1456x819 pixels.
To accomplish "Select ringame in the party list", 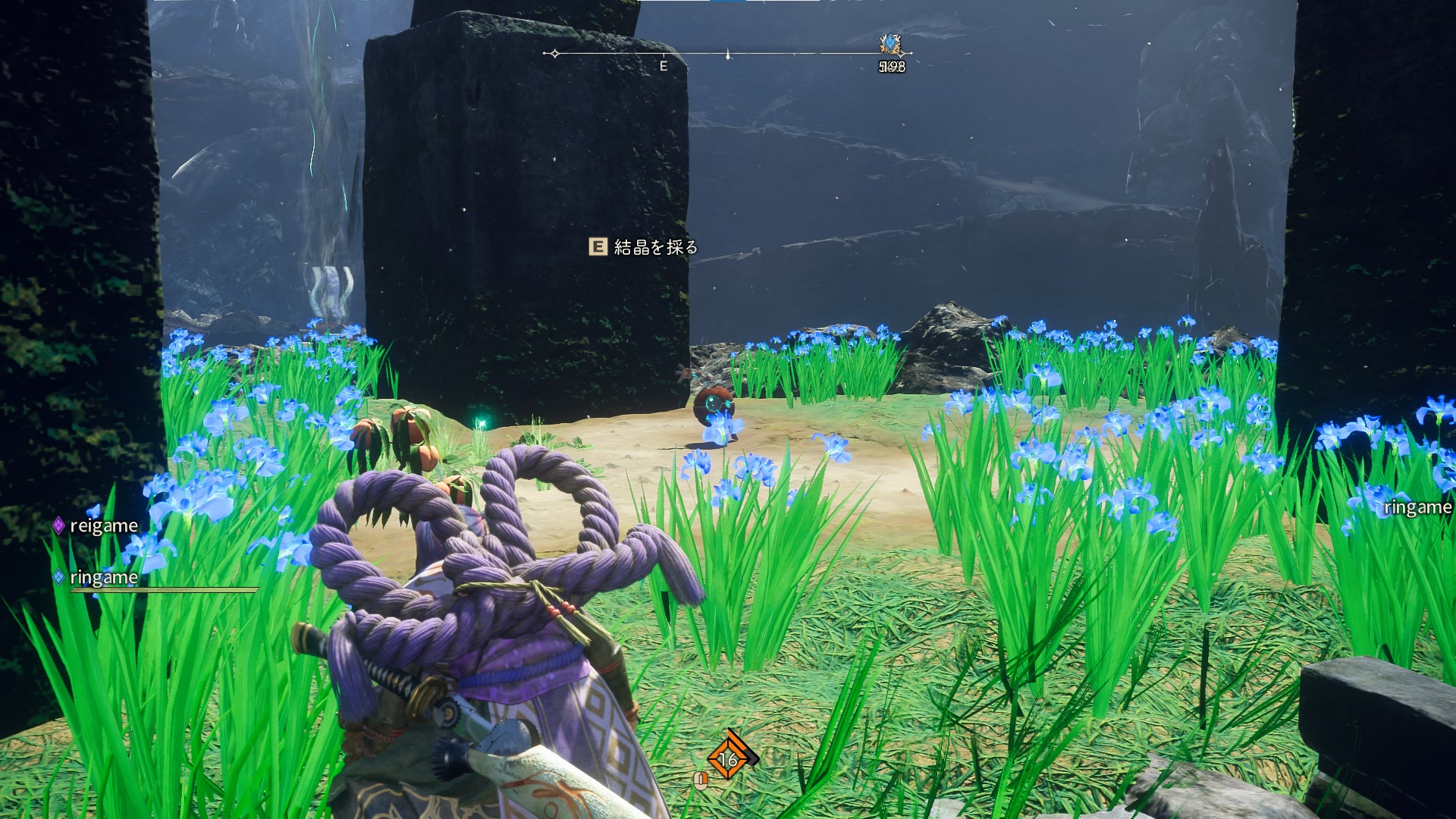I will 103,578.
